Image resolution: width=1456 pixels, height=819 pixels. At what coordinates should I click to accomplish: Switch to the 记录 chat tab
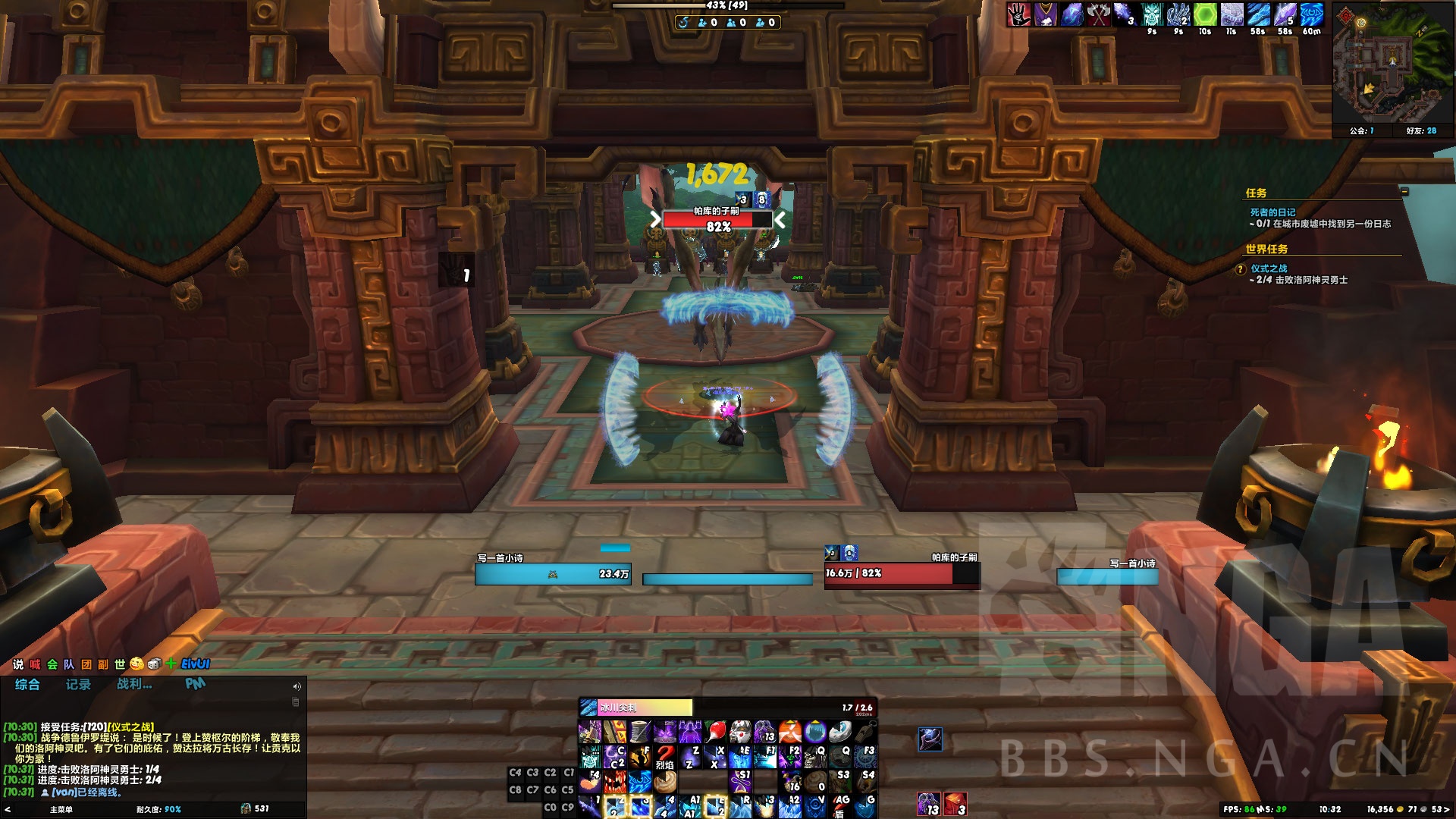coord(80,684)
